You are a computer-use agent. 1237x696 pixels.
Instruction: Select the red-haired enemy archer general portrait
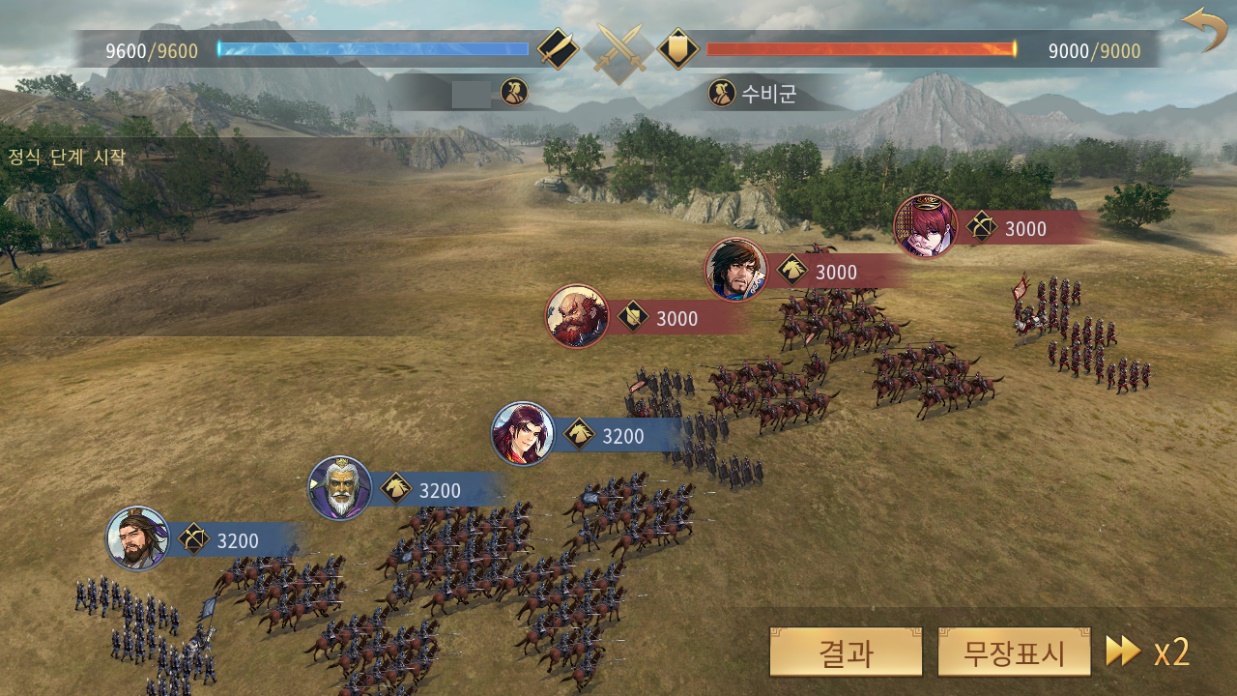(925, 226)
